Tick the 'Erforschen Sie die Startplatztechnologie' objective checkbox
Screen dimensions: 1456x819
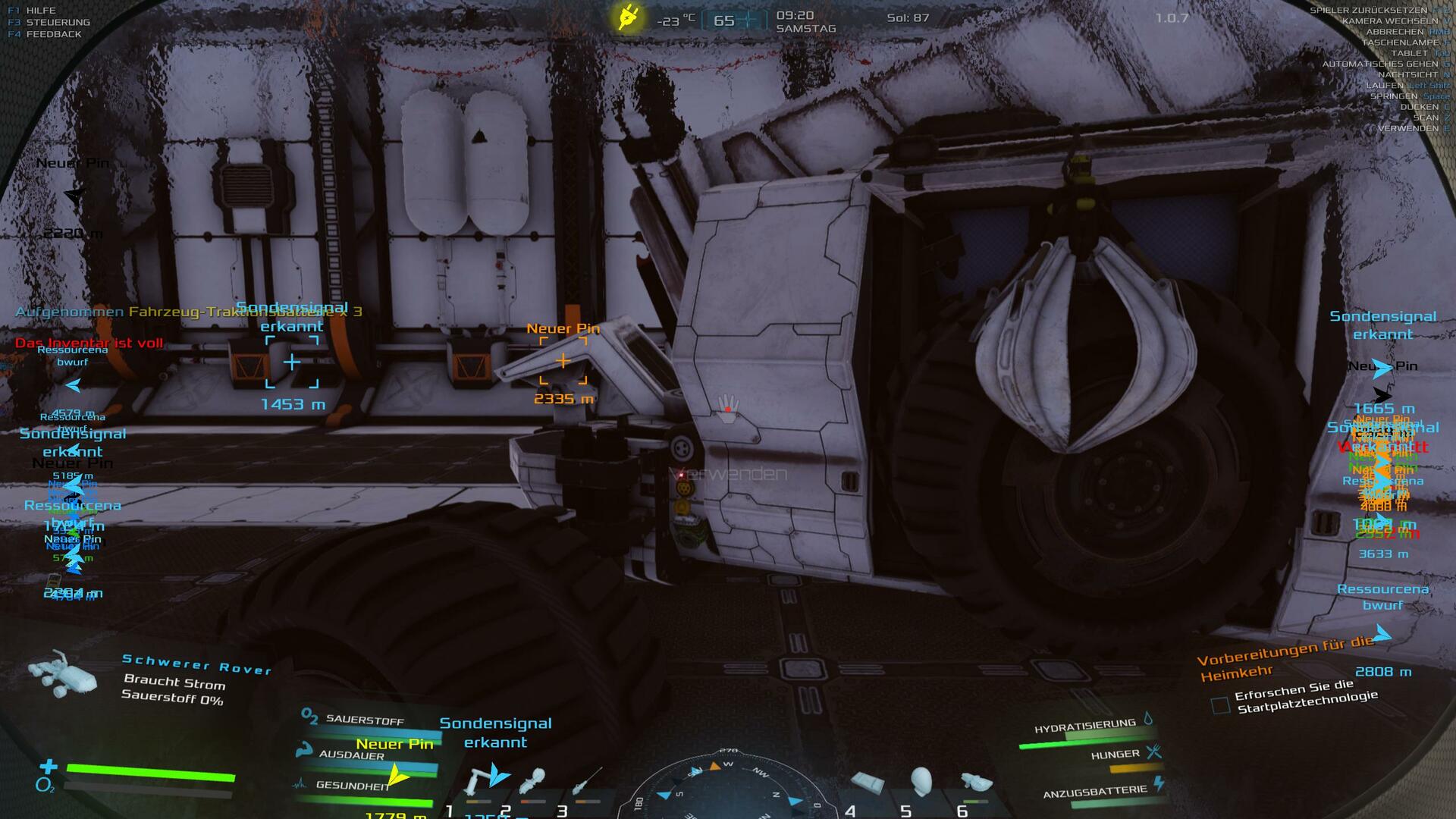click(1220, 706)
